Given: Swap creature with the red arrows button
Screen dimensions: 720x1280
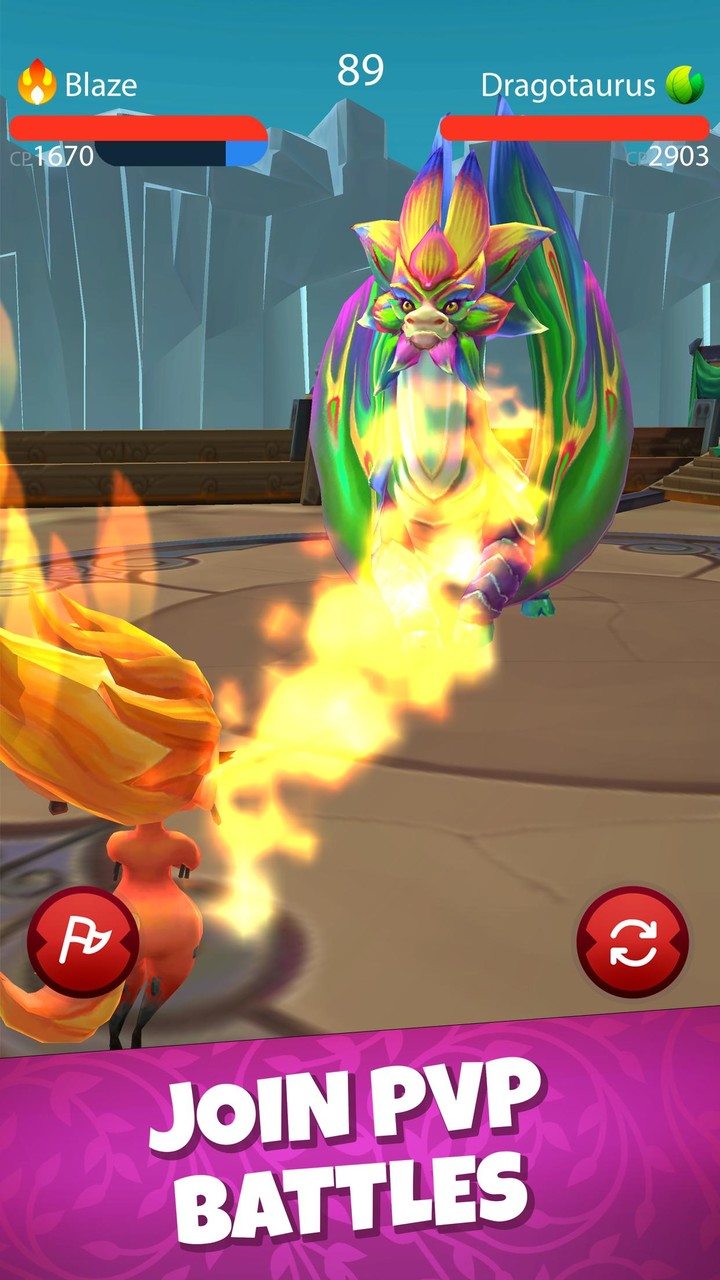Looking at the screenshot, I should 633,941.
